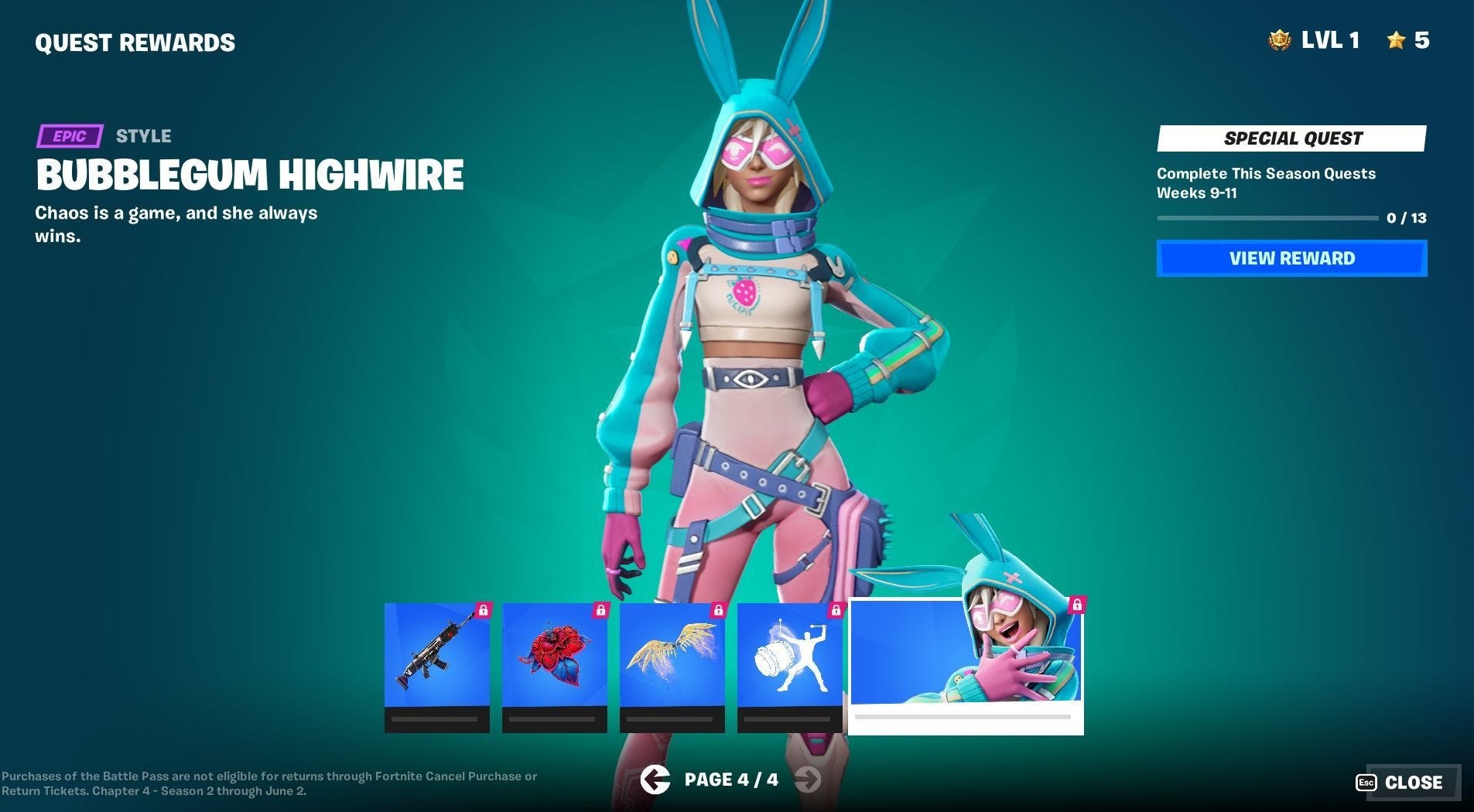The height and width of the screenshot is (812, 1474).
Task: Open the golden wings glider reward
Action: [x=672, y=661]
